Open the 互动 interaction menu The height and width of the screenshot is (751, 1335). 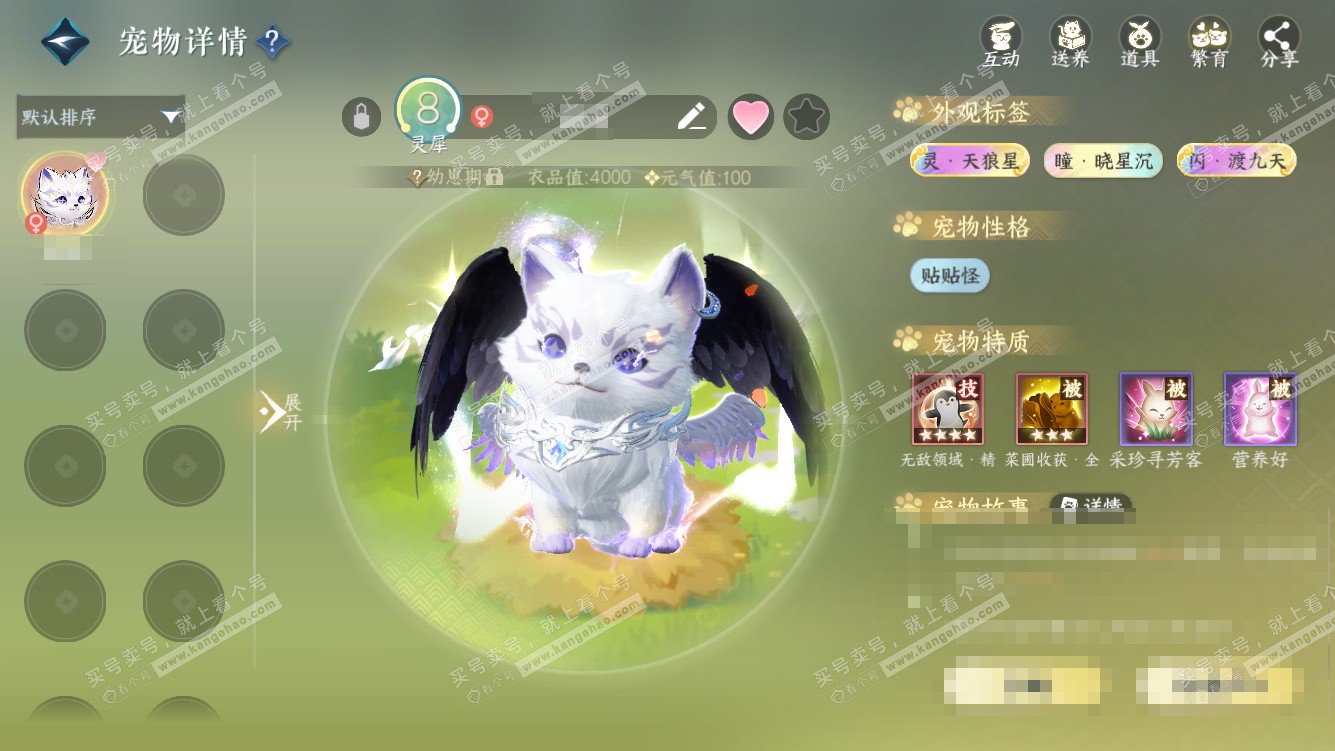pos(1001,43)
